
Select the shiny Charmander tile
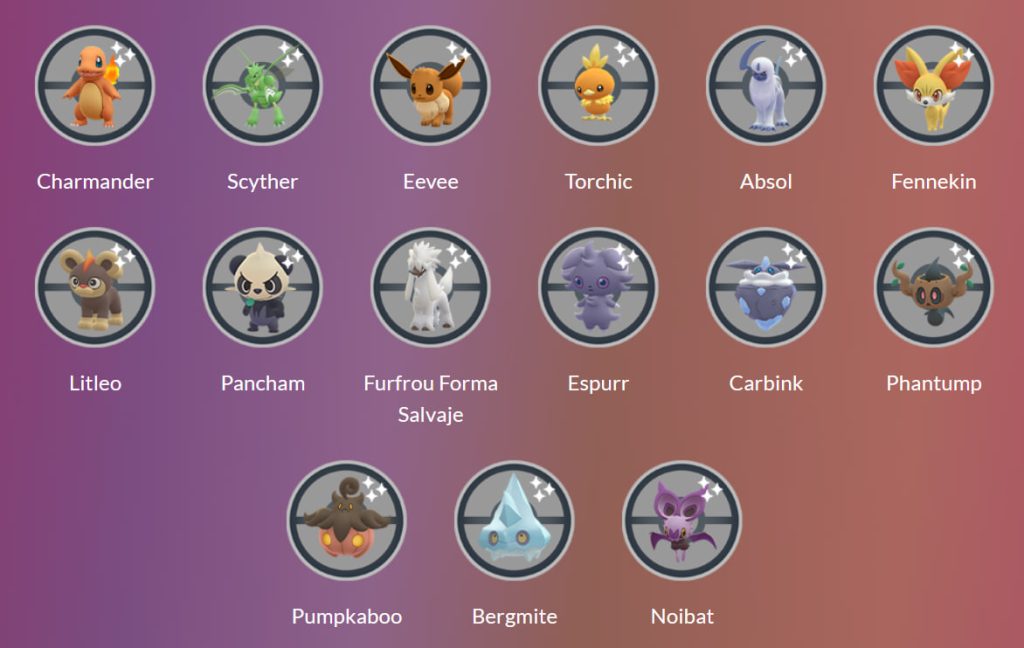tap(95, 86)
